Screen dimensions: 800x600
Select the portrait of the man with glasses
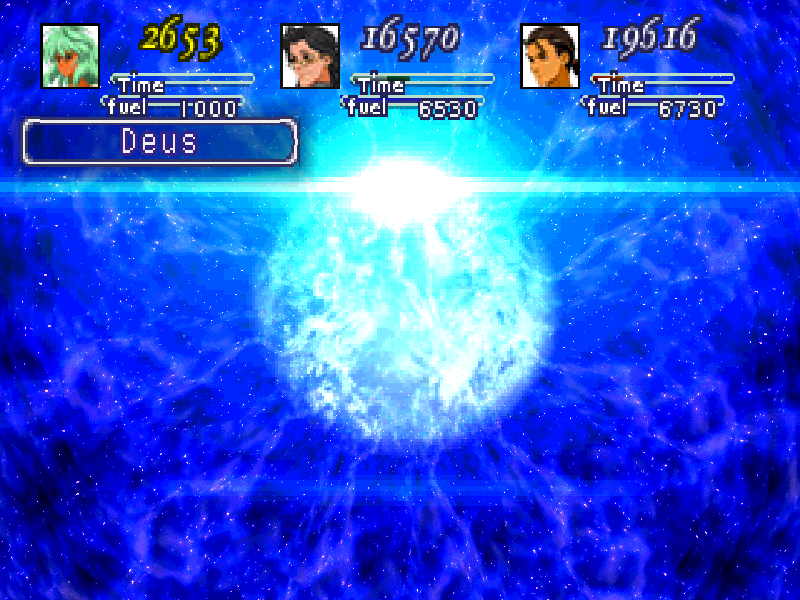click(x=310, y=56)
